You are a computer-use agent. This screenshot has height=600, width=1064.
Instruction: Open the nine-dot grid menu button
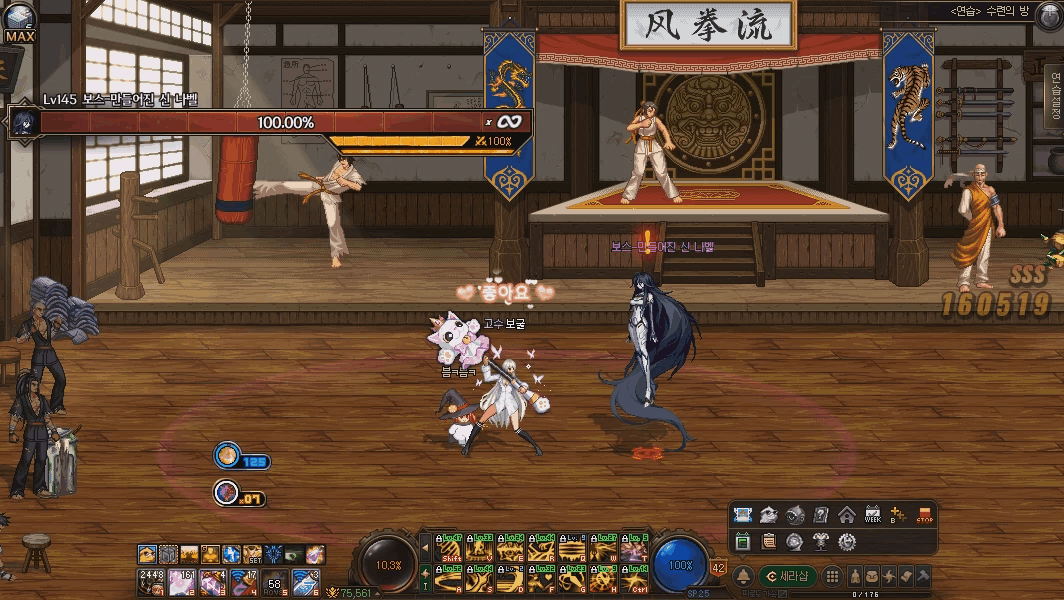pyautogui.click(x=831, y=577)
